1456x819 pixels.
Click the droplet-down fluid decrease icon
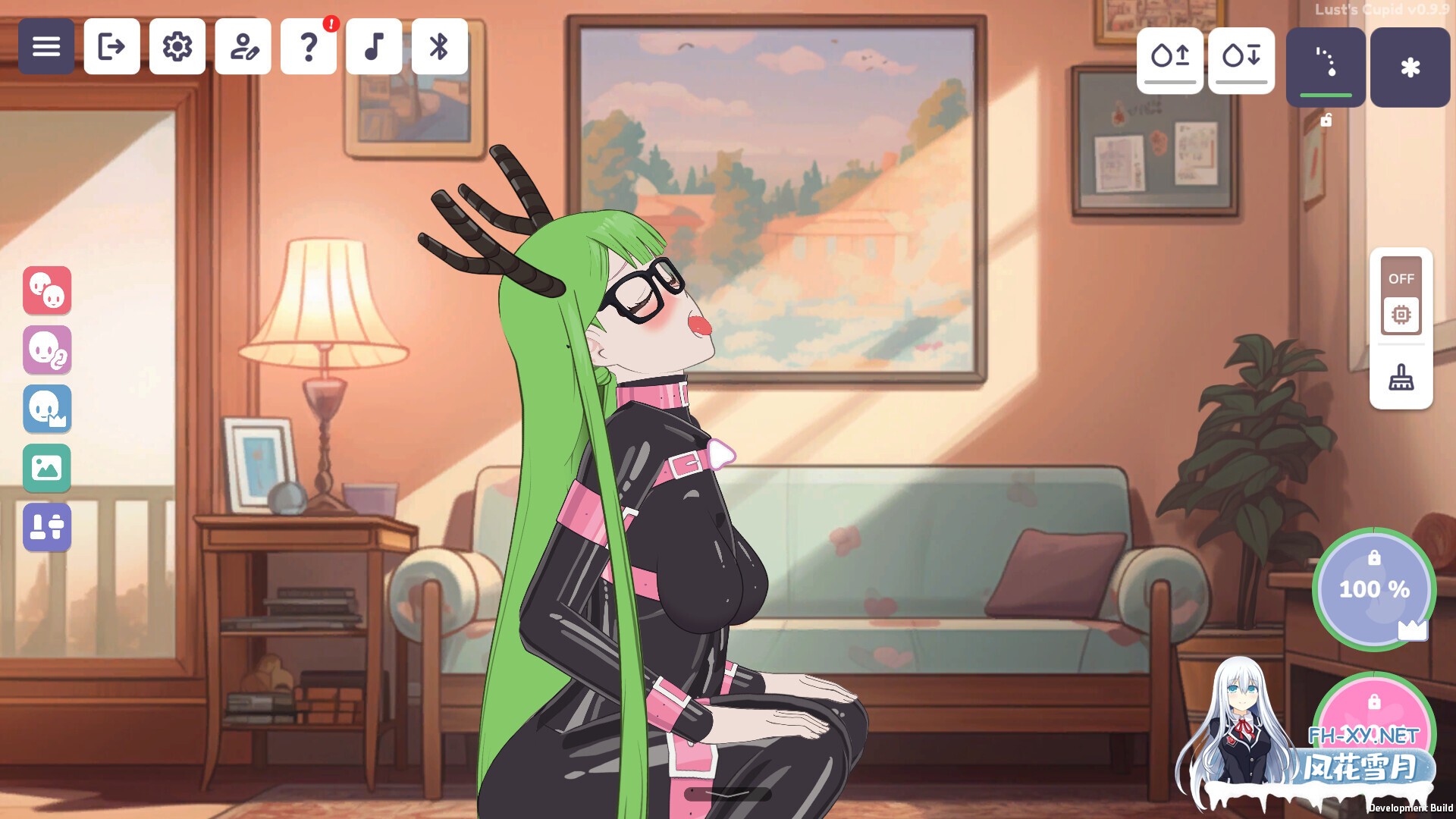(1241, 61)
